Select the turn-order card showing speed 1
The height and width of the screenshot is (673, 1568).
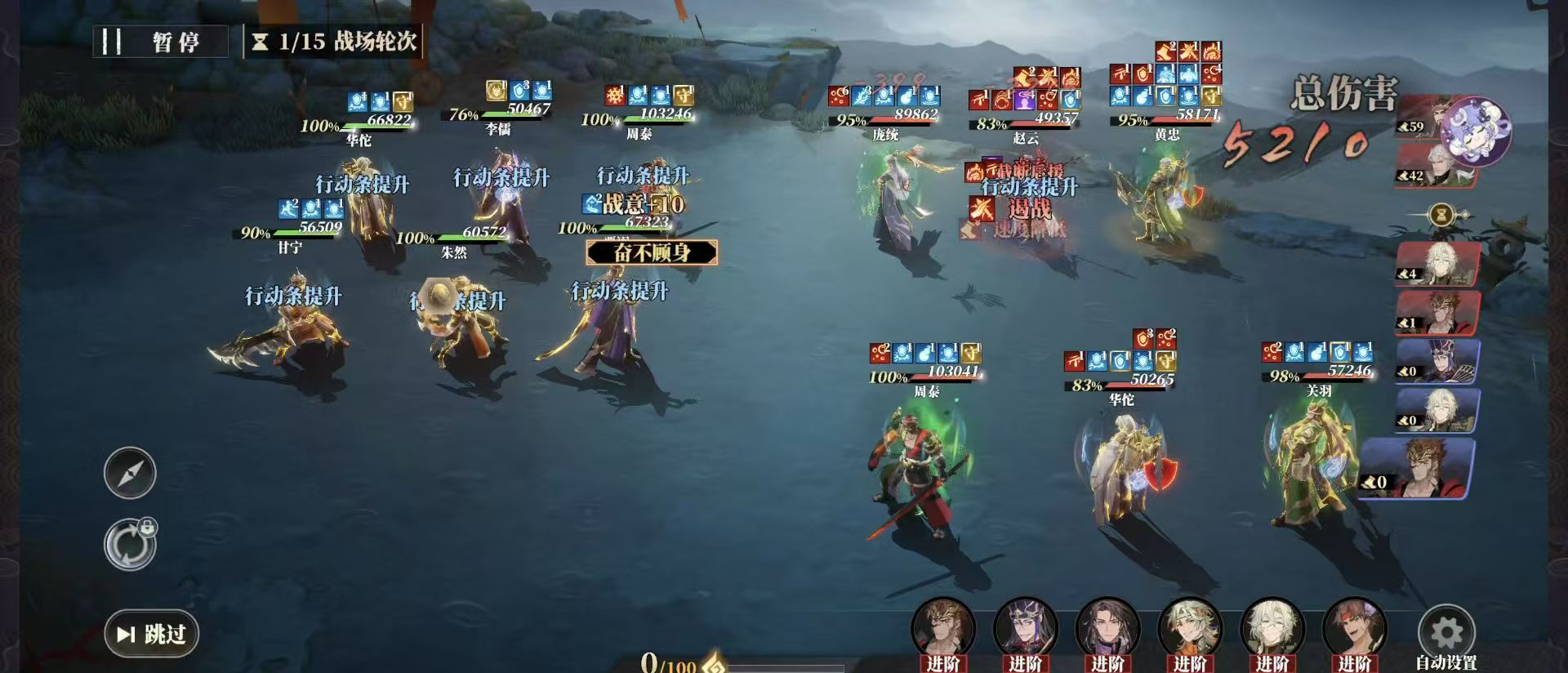[x=1437, y=313]
